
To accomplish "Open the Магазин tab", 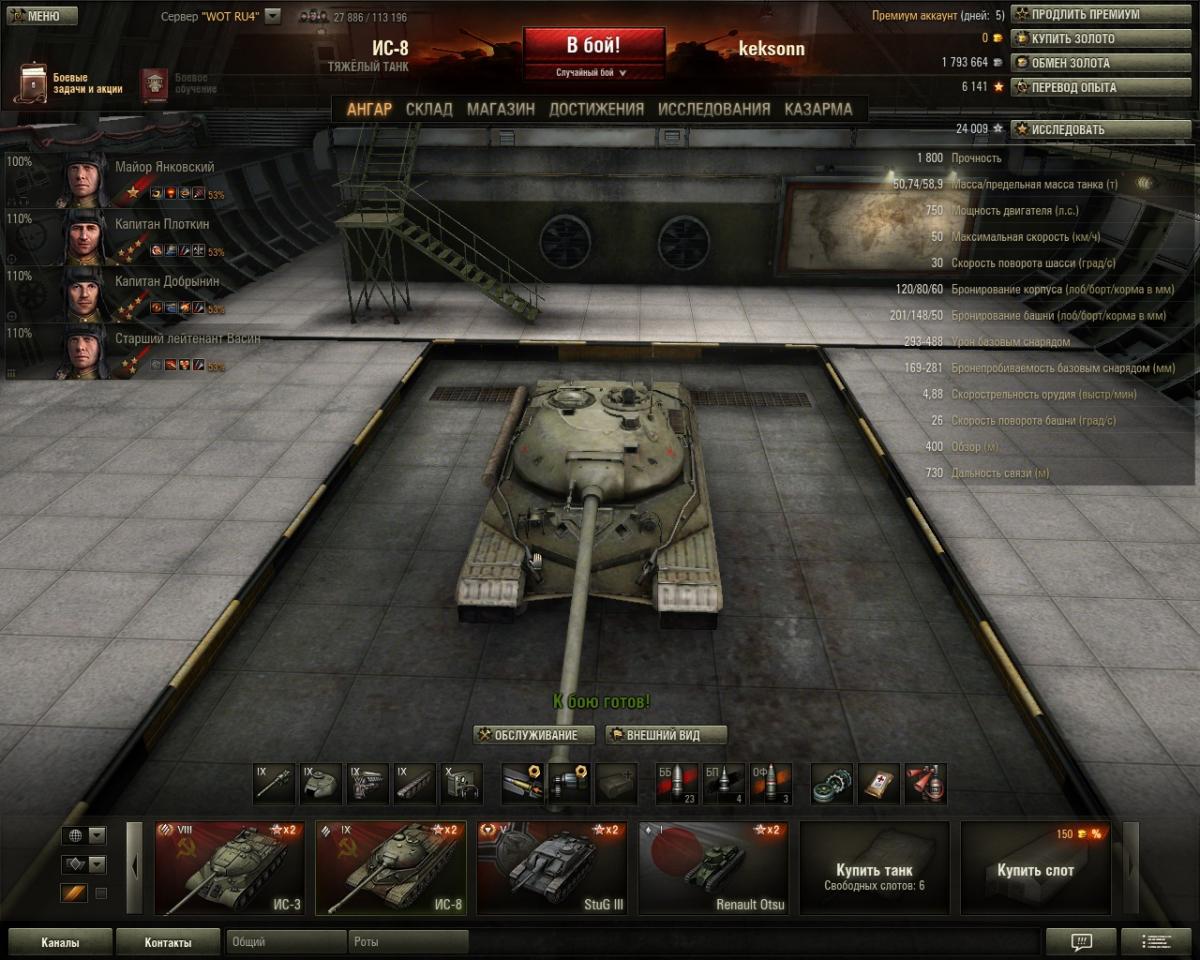I will [500, 109].
